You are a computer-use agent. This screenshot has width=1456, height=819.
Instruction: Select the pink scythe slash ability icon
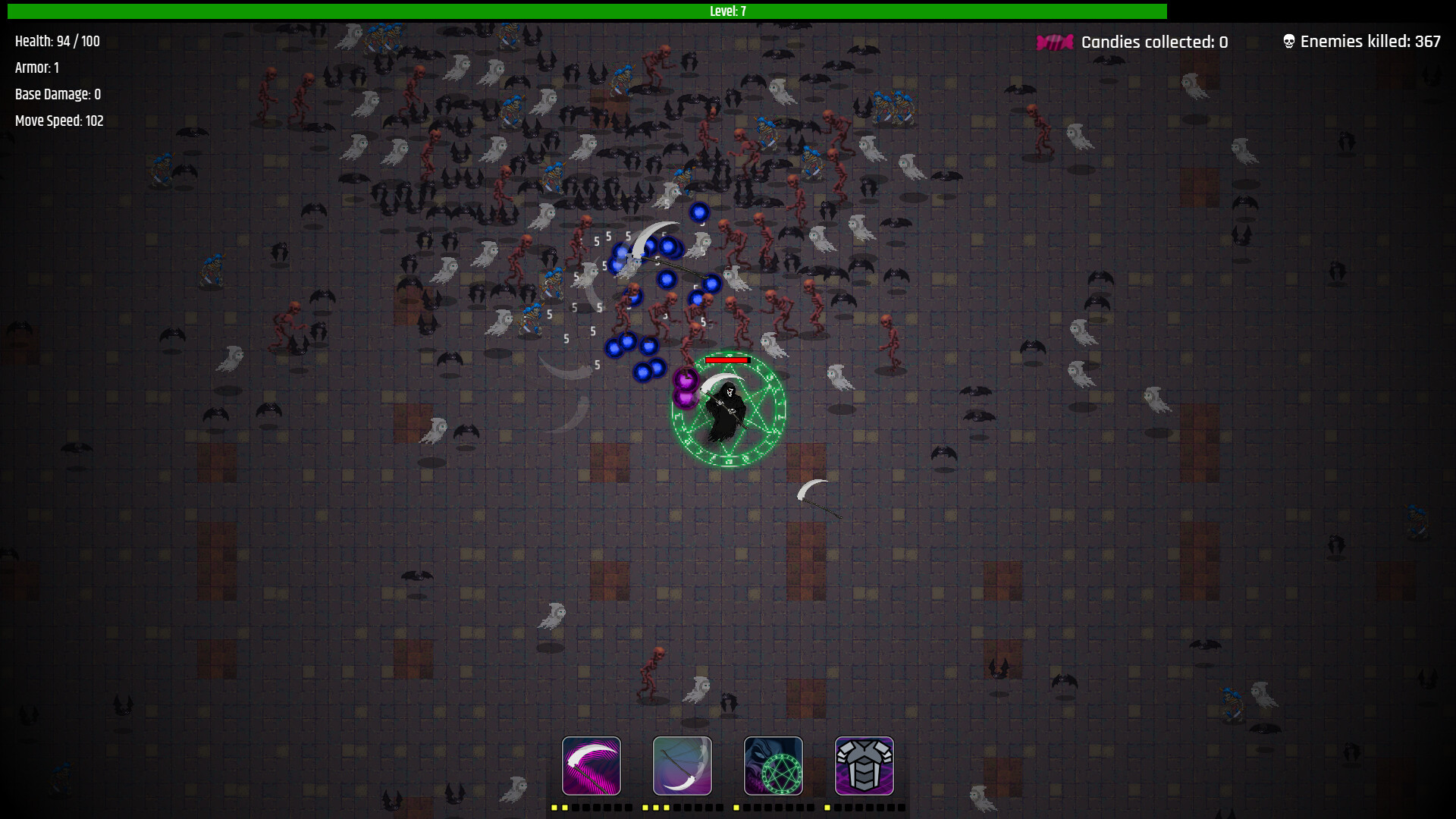pyautogui.click(x=591, y=766)
